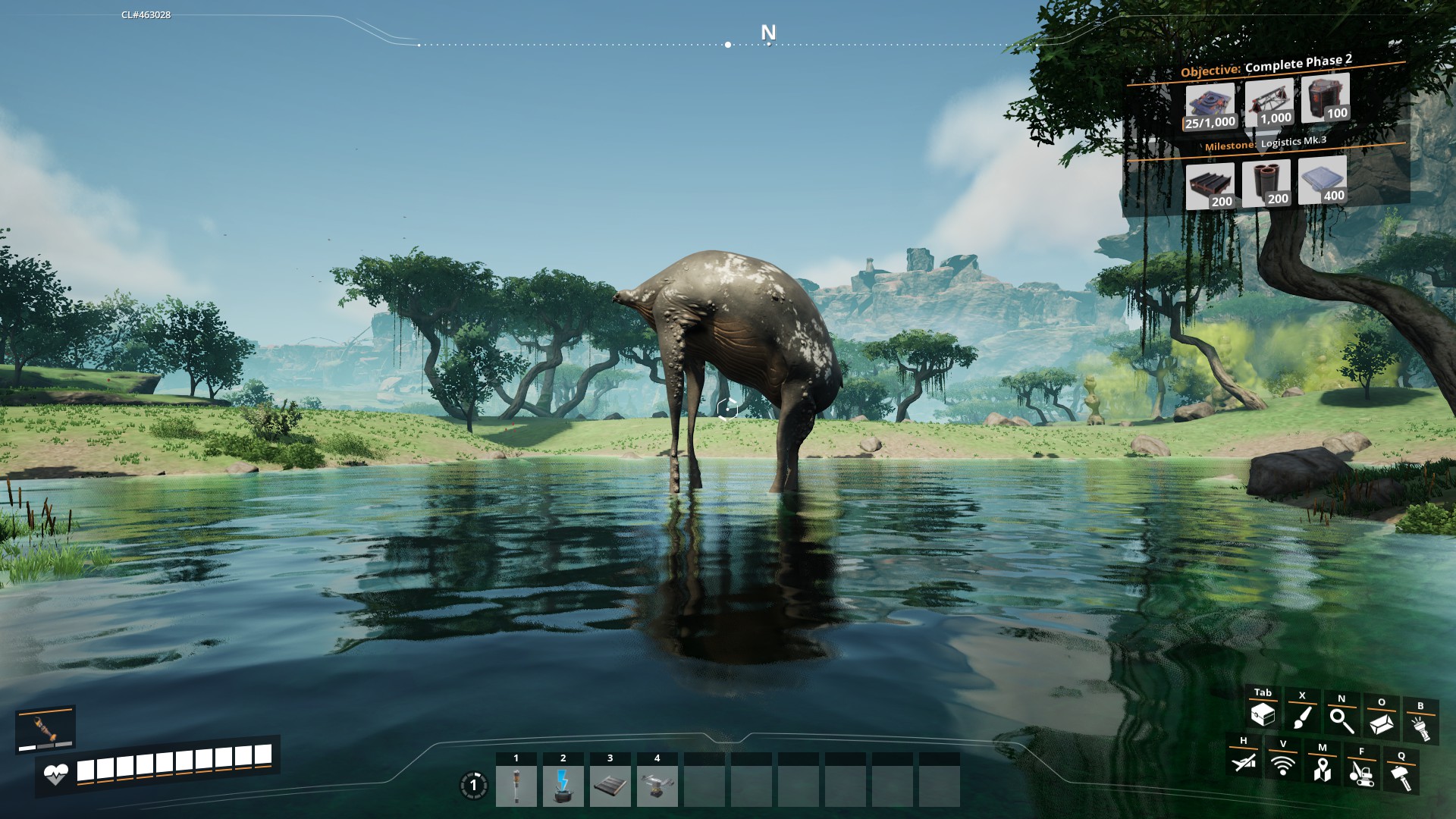Select the equipped hand tool slot above health
The image size is (1456, 819).
[x=45, y=729]
